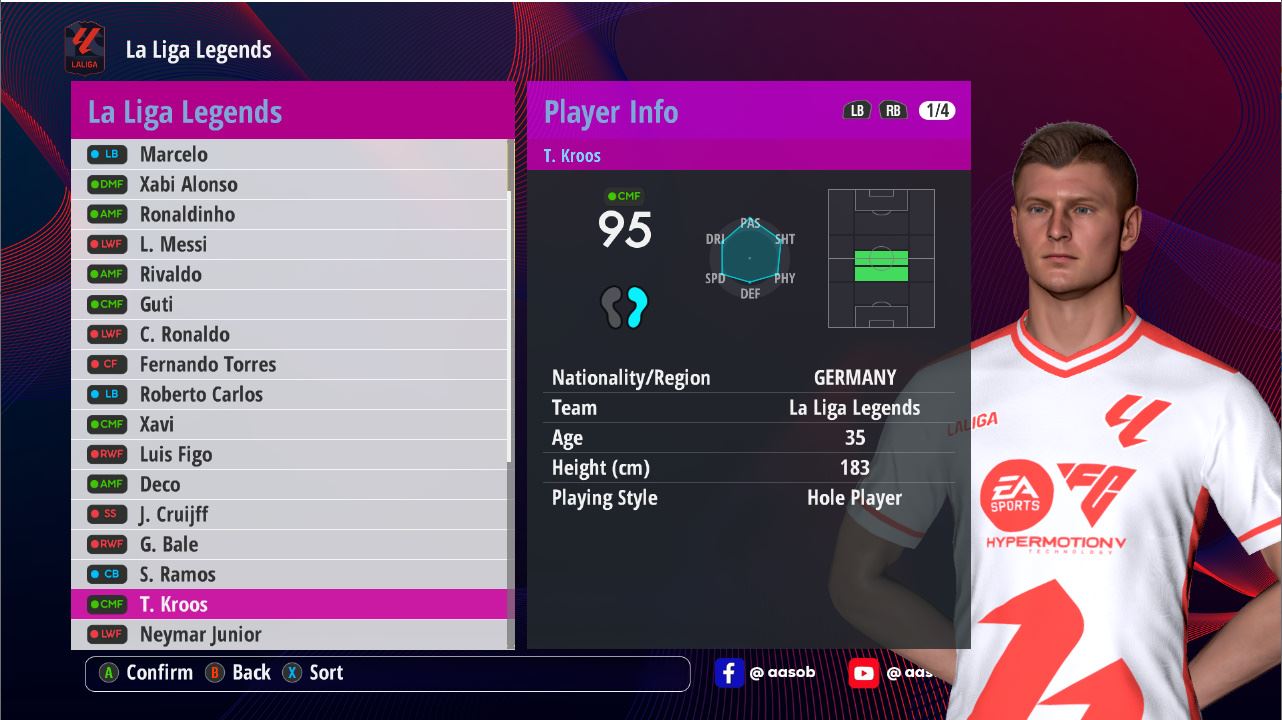The image size is (1282, 720).
Task: Select the Fernando Torres entry
Action: point(290,364)
